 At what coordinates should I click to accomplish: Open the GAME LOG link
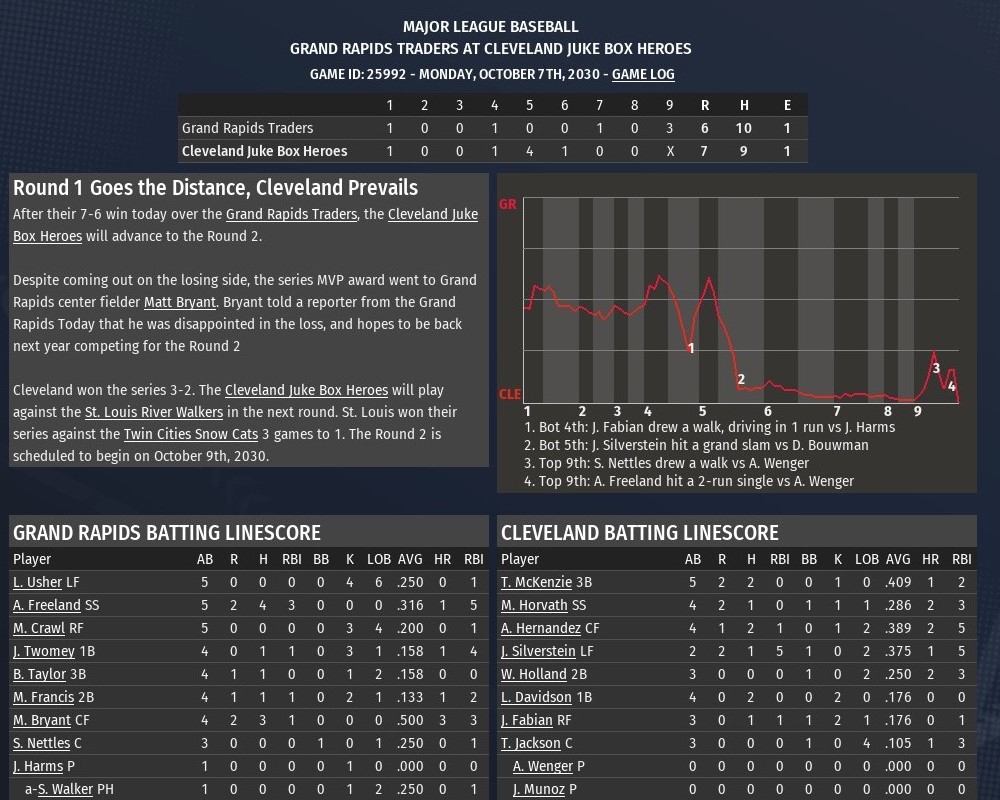tap(643, 74)
